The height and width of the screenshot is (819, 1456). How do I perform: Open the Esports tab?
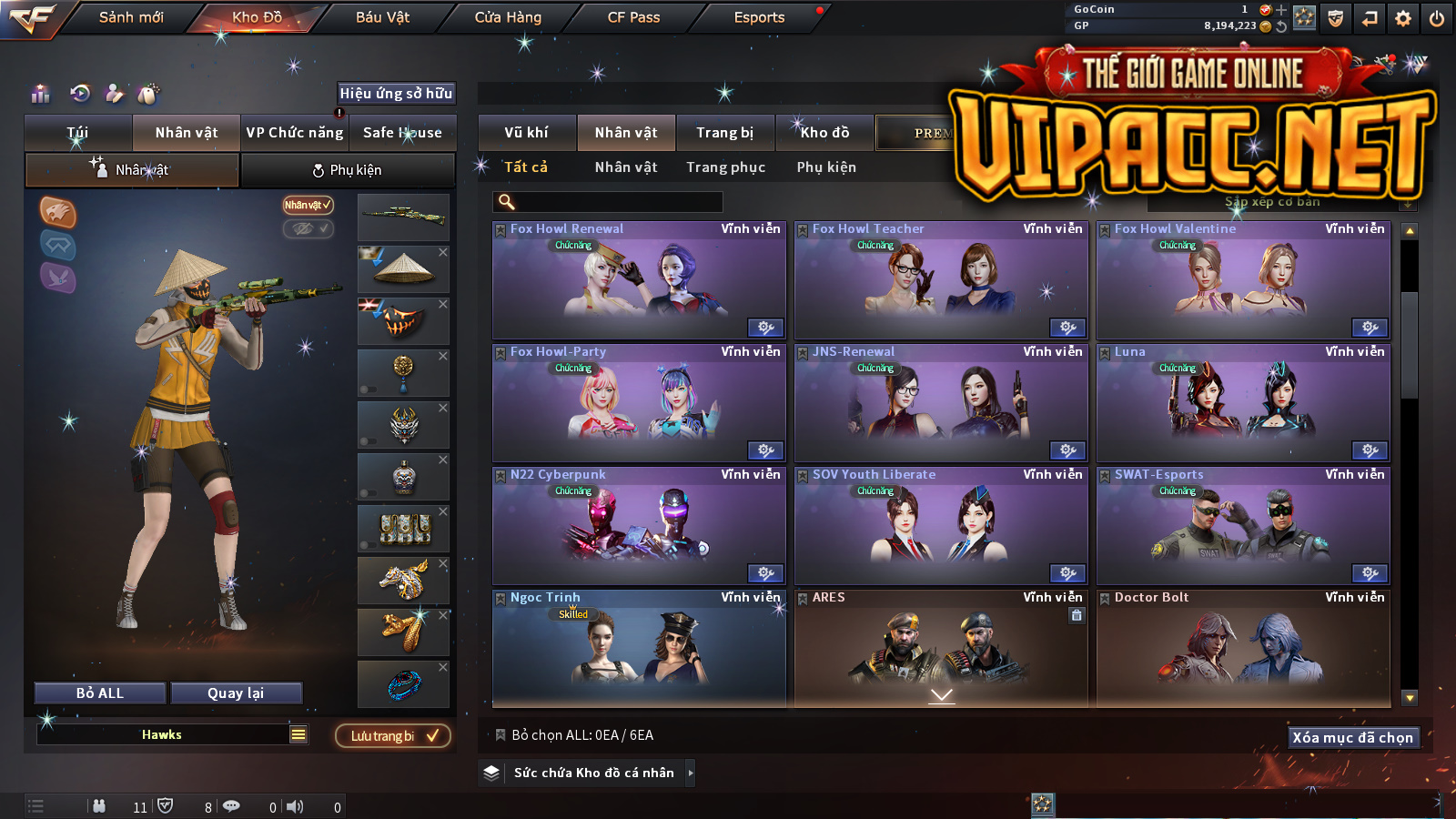(759, 17)
